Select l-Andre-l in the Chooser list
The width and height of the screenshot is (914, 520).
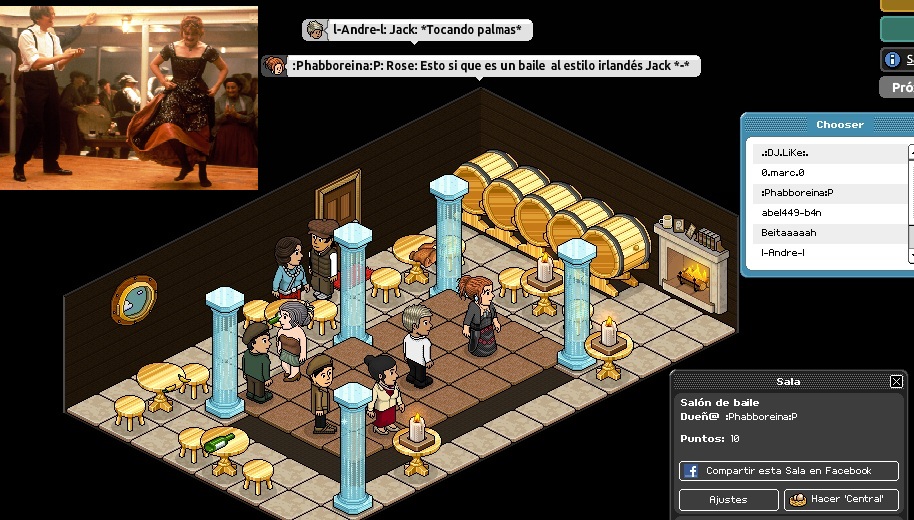click(830, 253)
